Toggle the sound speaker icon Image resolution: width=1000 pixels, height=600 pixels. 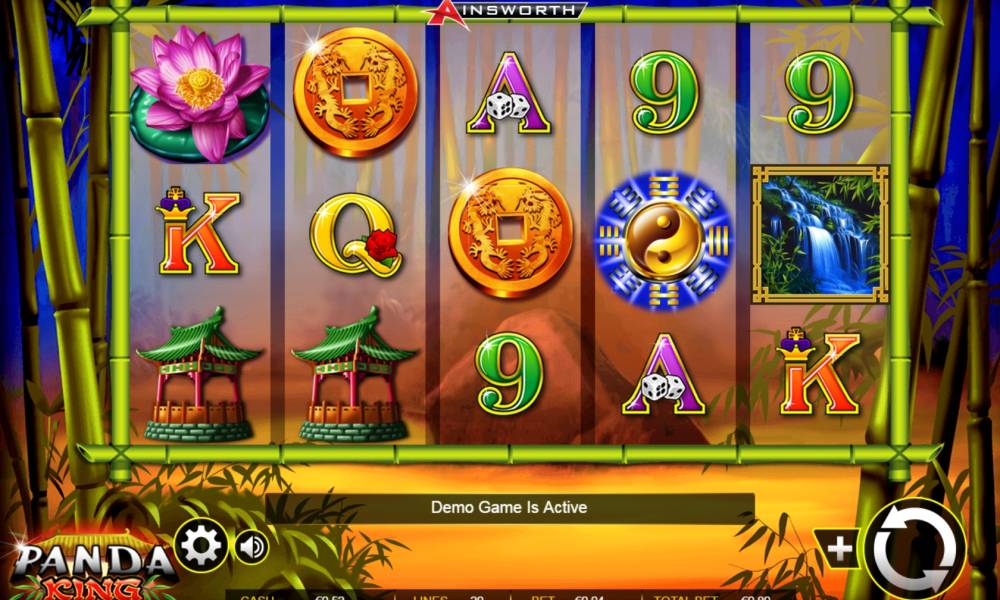(252, 547)
